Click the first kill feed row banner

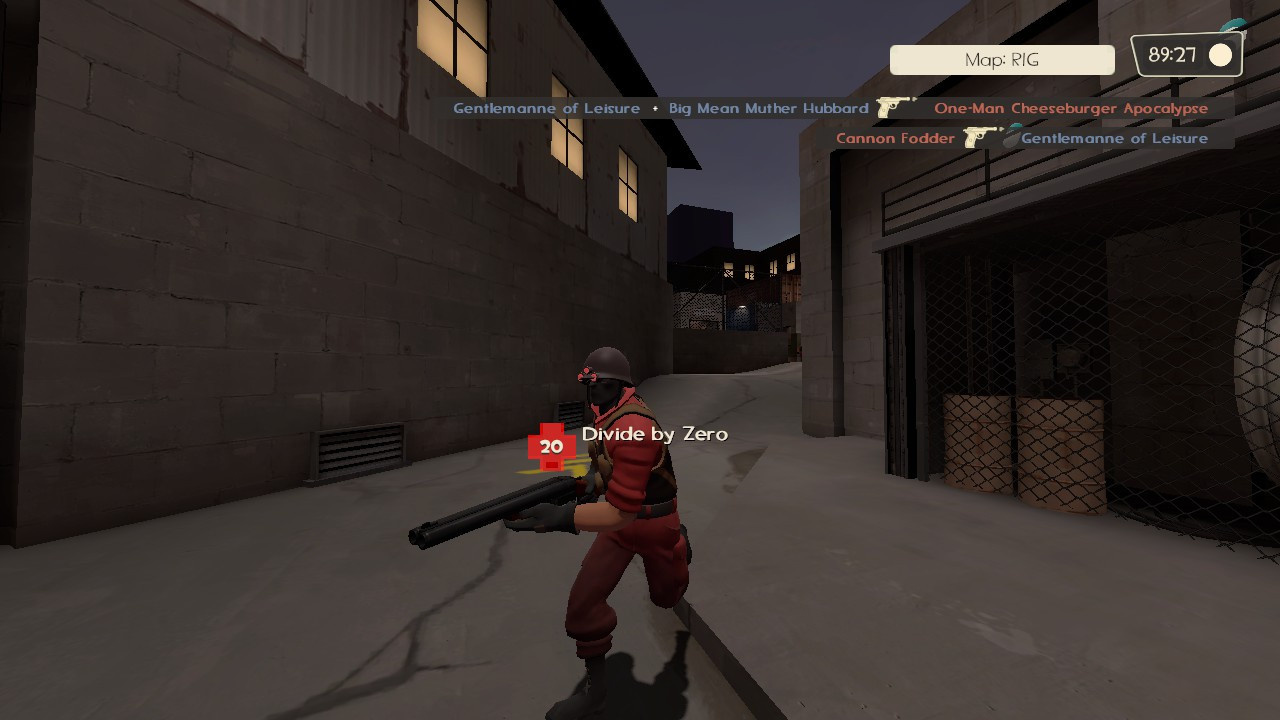(x=830, y=107)
